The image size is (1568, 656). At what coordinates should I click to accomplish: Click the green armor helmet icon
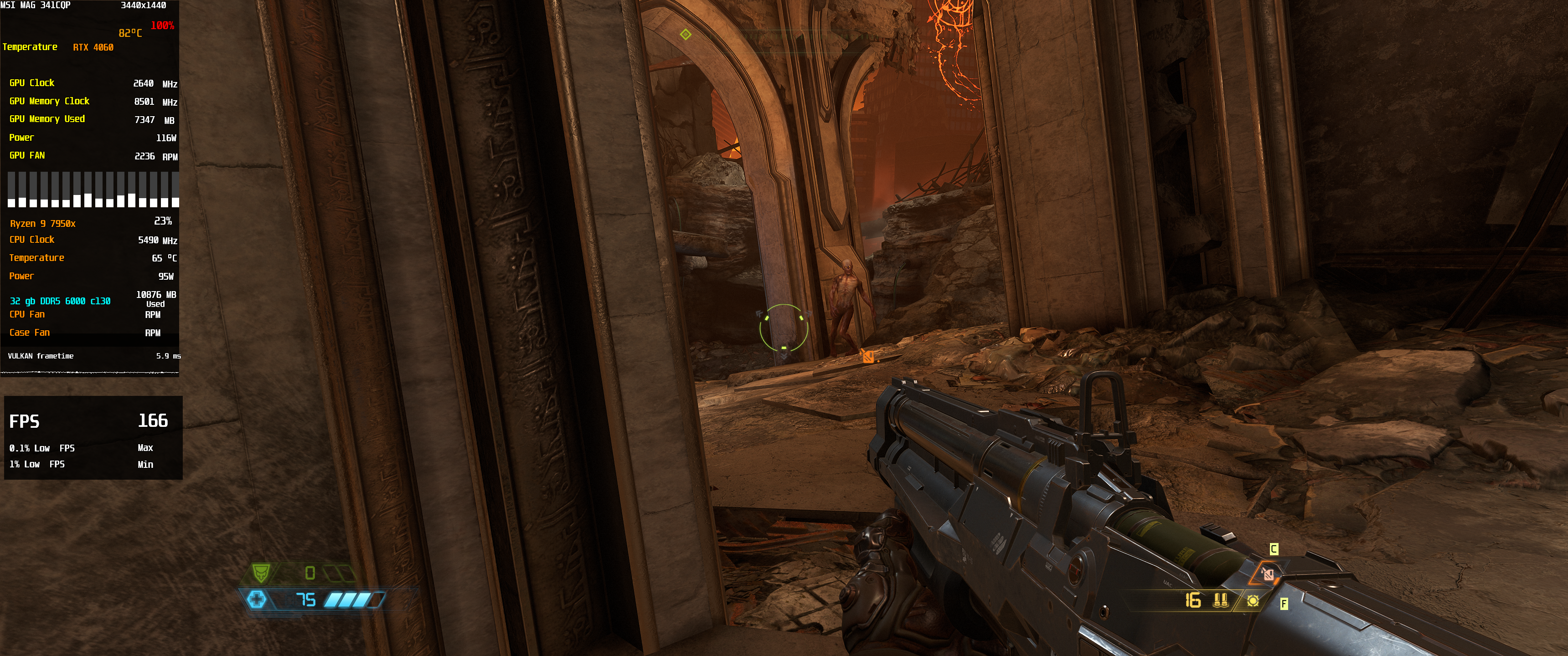click(261, 573)
